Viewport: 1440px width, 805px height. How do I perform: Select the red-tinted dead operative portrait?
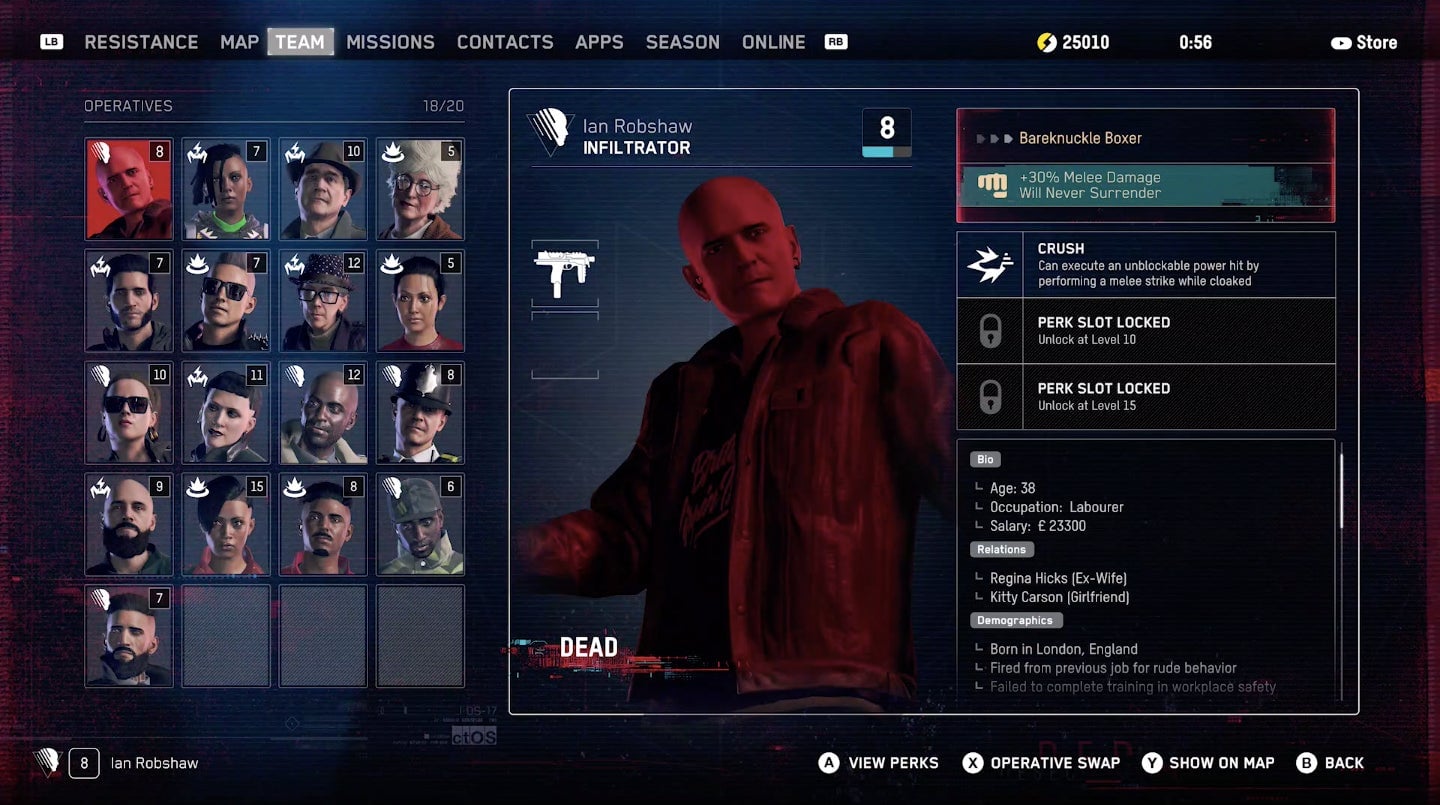tap(129, 189)
